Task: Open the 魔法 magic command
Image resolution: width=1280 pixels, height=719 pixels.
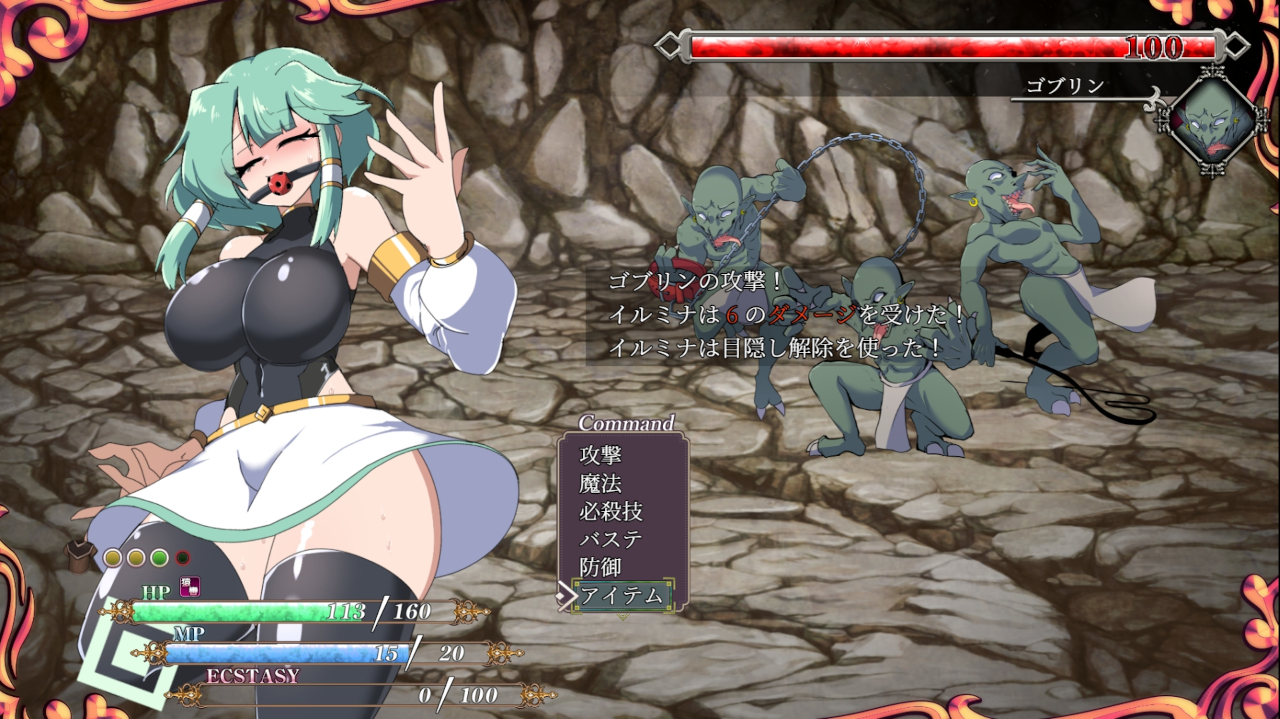Action: 601,483
